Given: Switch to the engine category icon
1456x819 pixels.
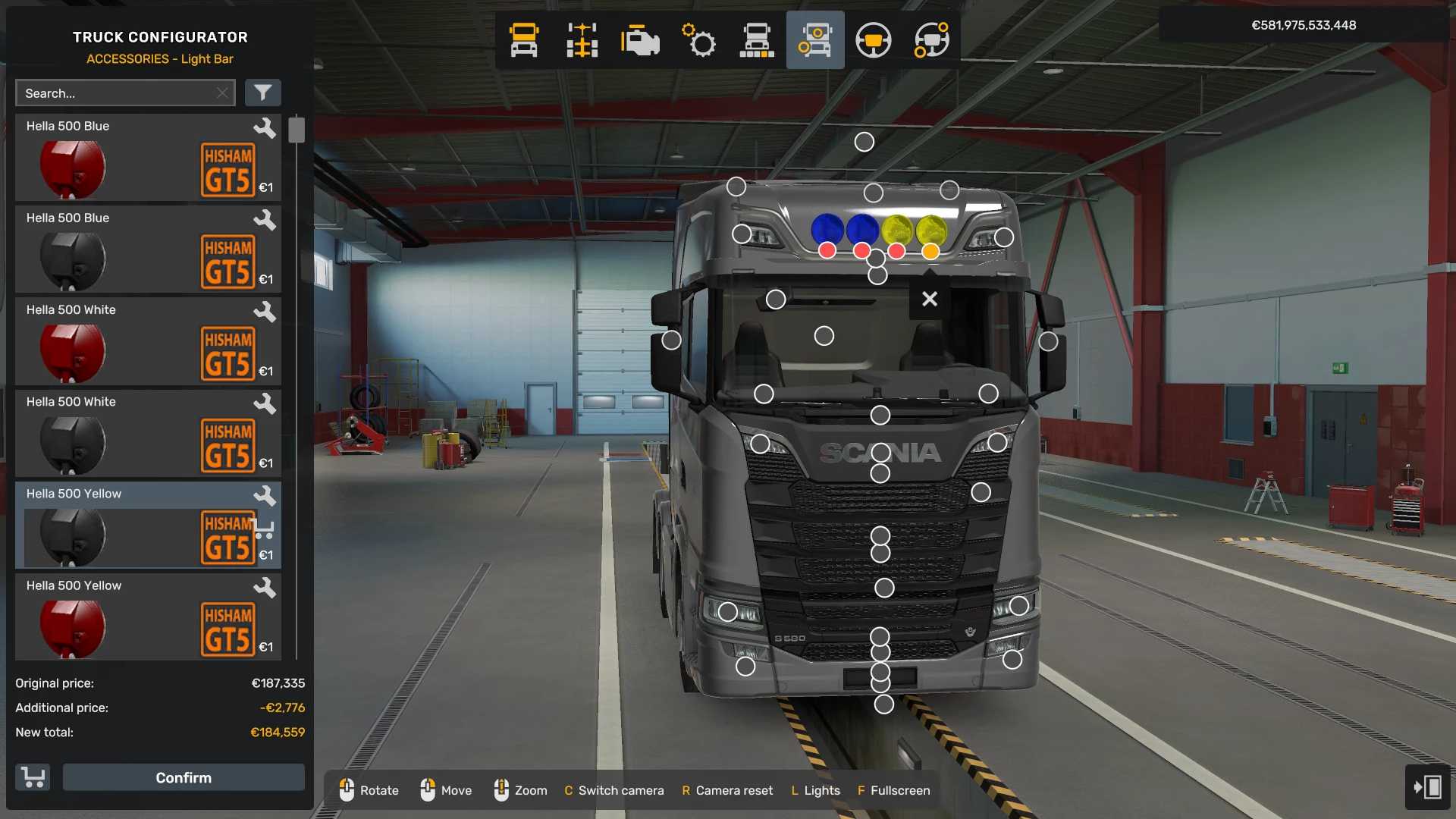Looking at the screenshot, I should (640, 40).
